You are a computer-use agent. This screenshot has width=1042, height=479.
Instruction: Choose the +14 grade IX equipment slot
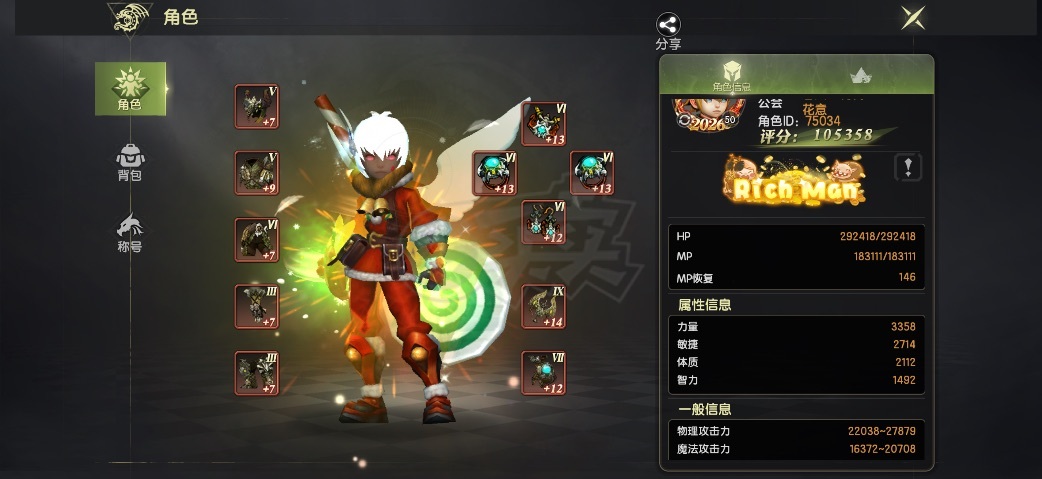(x=544, y=307)
